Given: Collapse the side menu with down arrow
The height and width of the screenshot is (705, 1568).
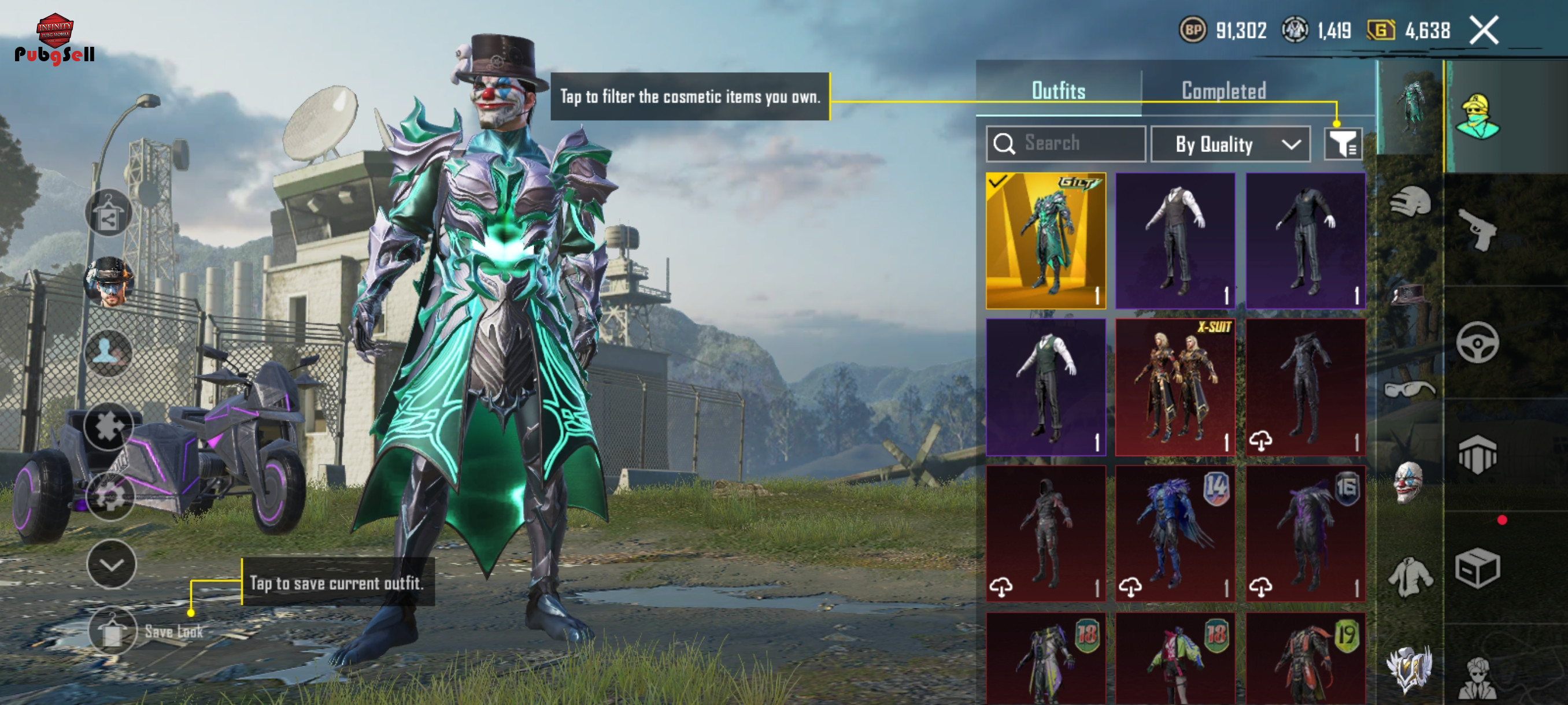Looking at the screenshot, I should coord(112,565).
